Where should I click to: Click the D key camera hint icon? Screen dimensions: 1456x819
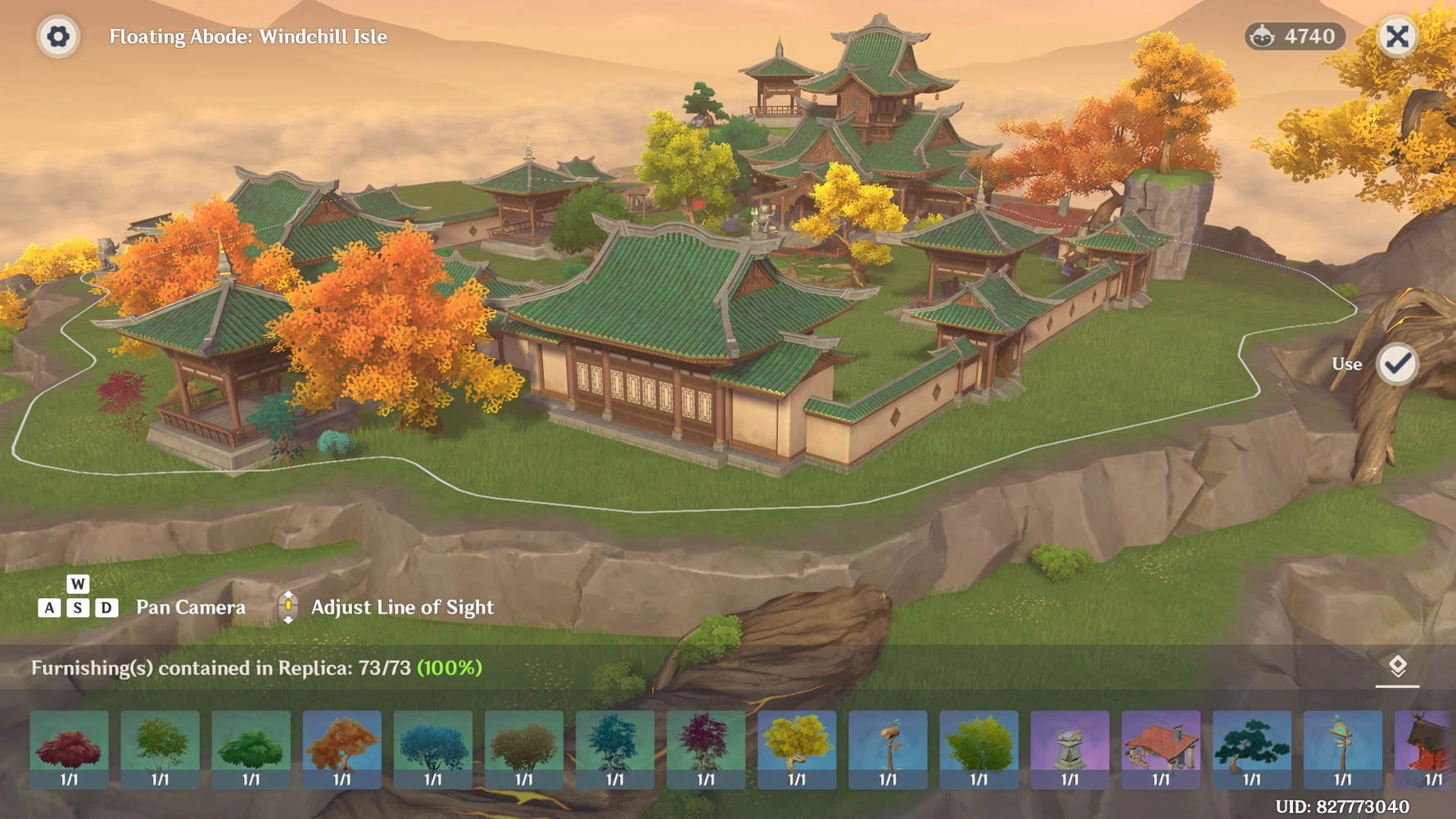point(107,608)
